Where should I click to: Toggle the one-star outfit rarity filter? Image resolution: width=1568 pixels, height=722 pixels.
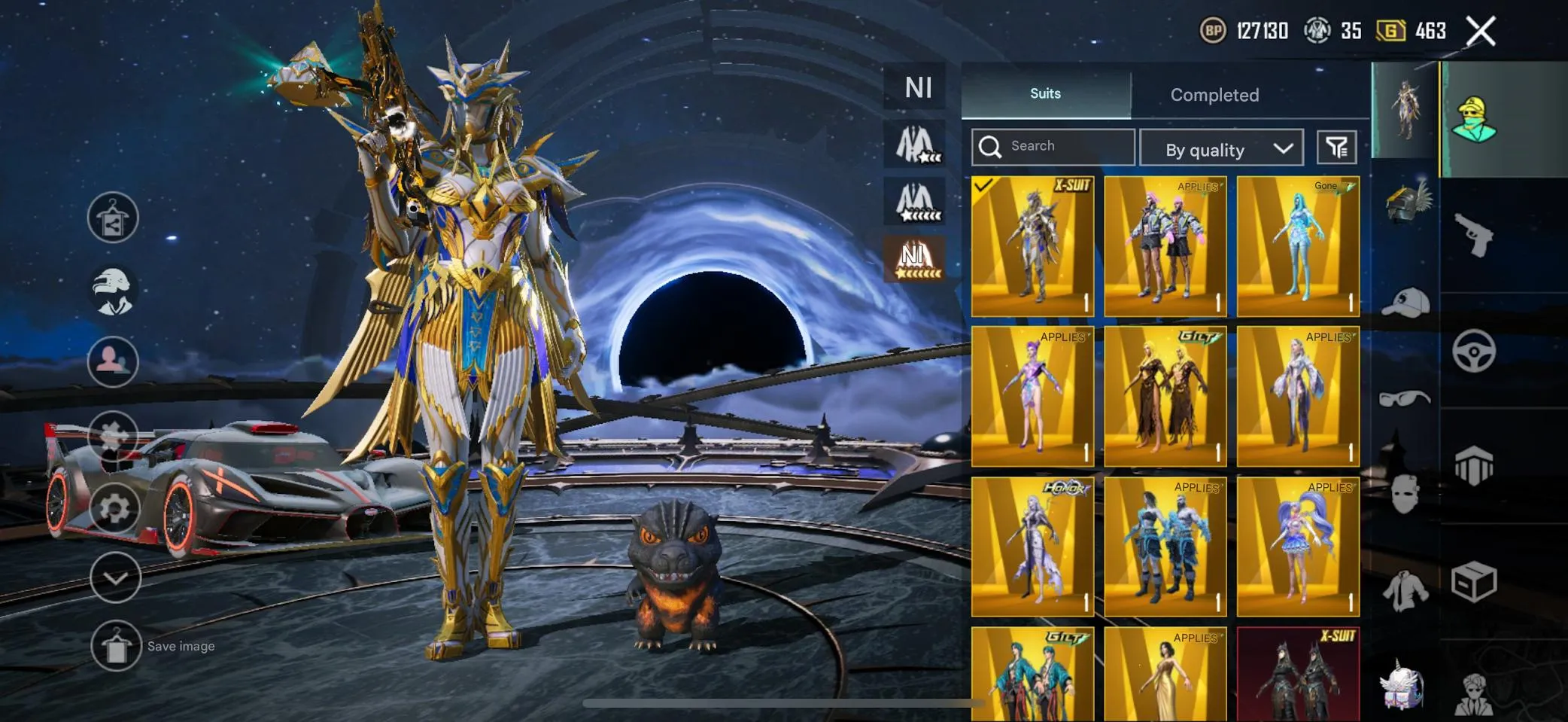[x=915, y=143]
